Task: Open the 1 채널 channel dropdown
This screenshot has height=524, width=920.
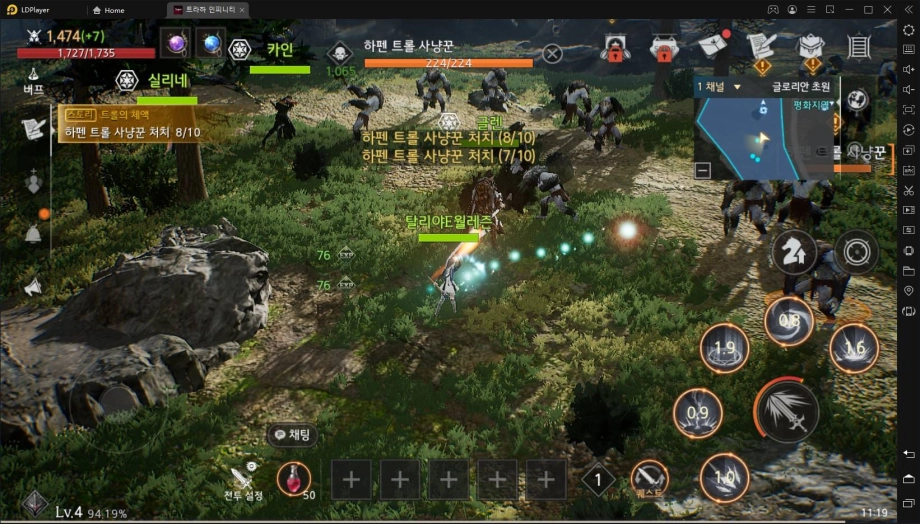Action: 719,87
